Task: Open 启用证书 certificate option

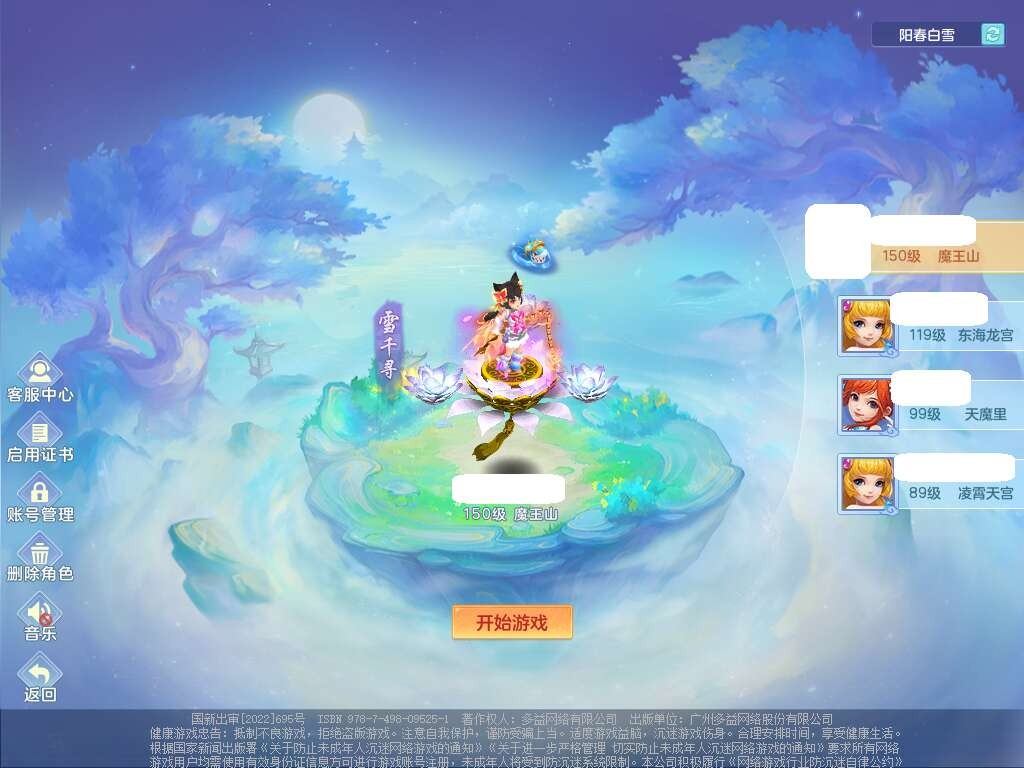Action: pos(40,438)
